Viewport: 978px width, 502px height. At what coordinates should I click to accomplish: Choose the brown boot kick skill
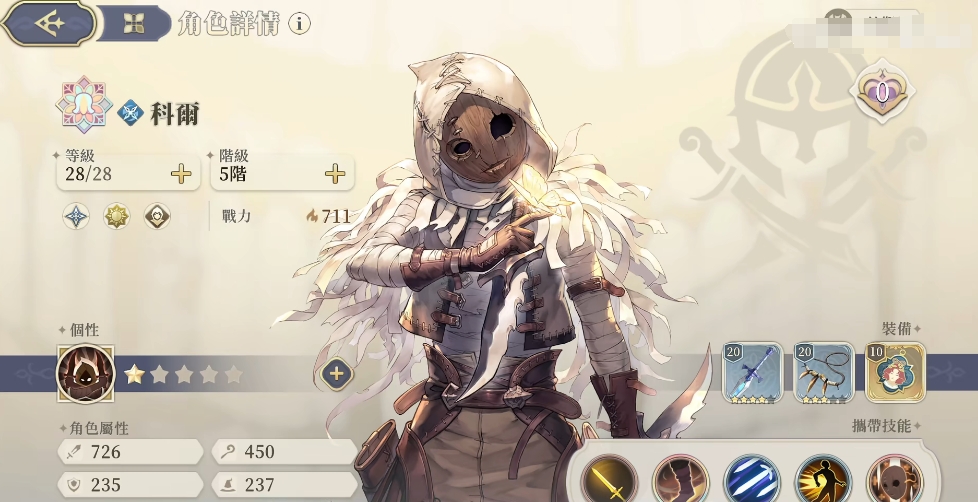[x=680, y=481]
